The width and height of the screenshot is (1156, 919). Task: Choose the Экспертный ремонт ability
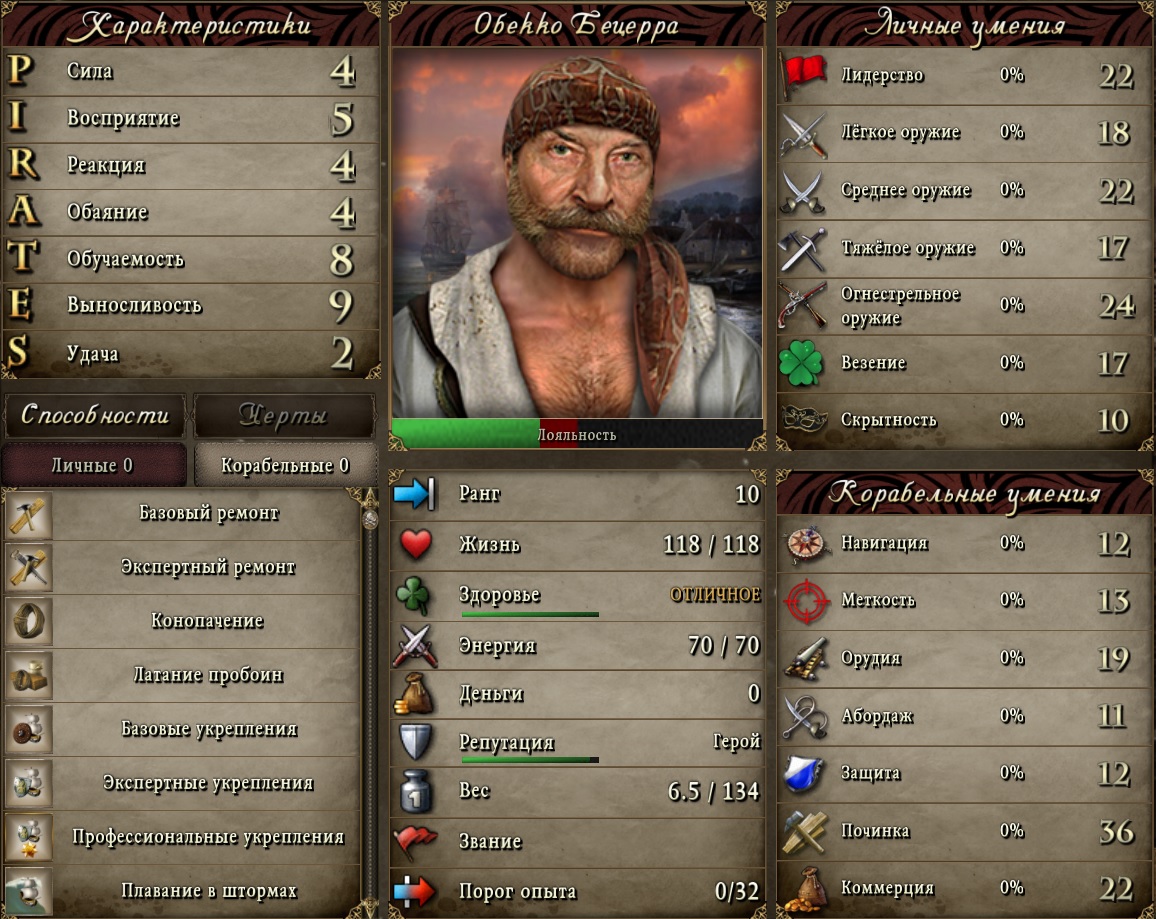[208, 567]
